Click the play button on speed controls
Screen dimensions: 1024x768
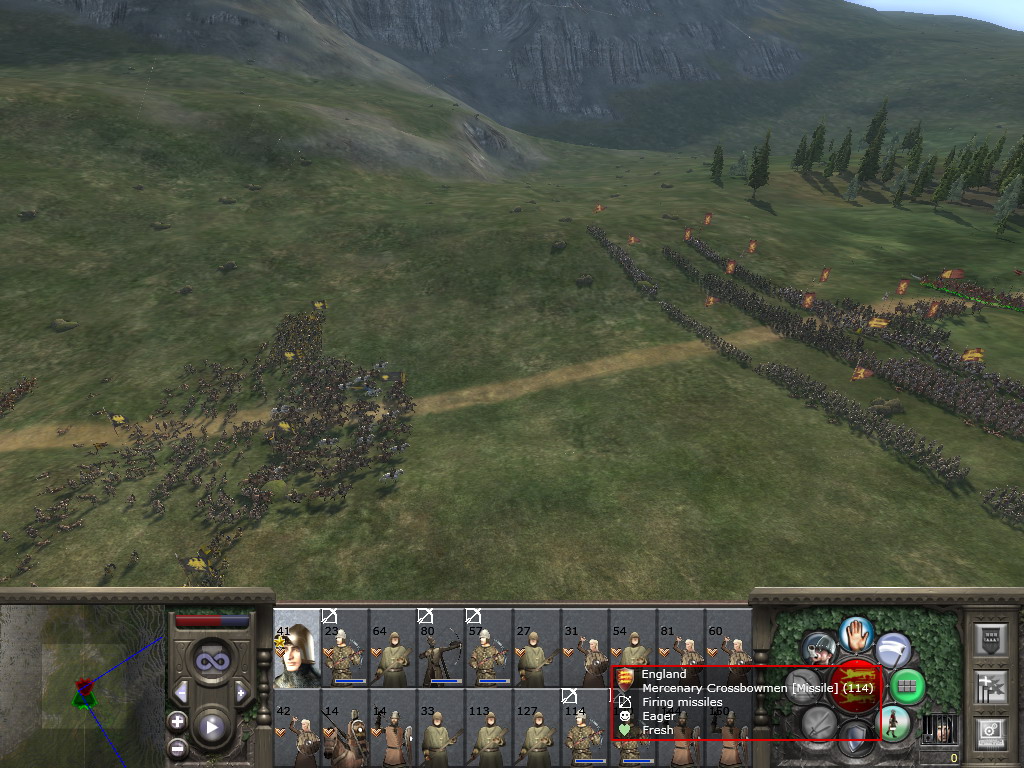pos(211,726)
